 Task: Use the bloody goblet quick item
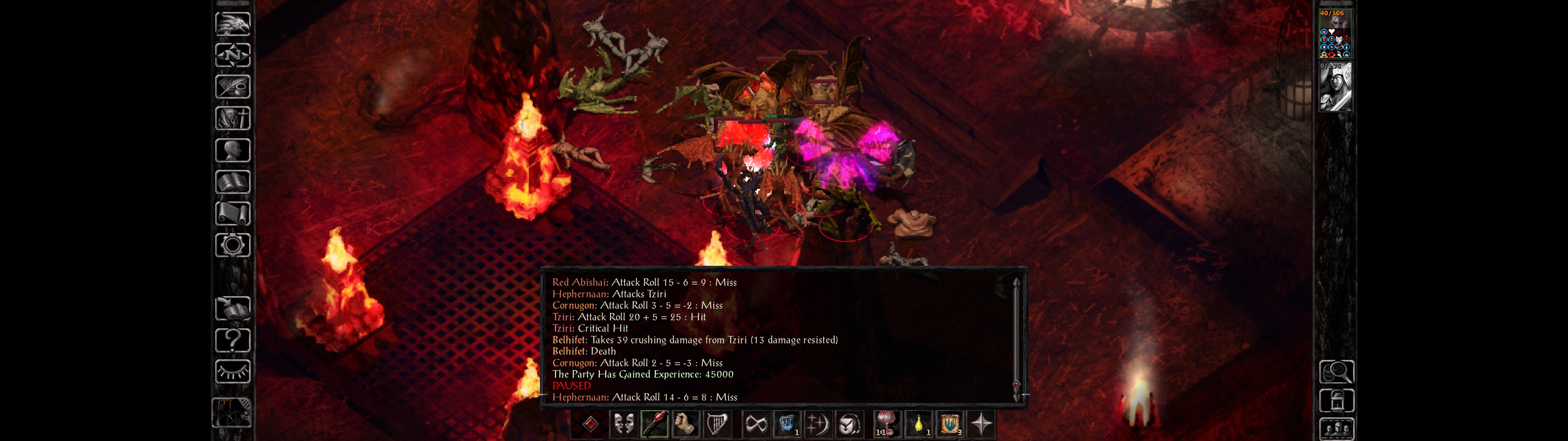tap(886, 424)
